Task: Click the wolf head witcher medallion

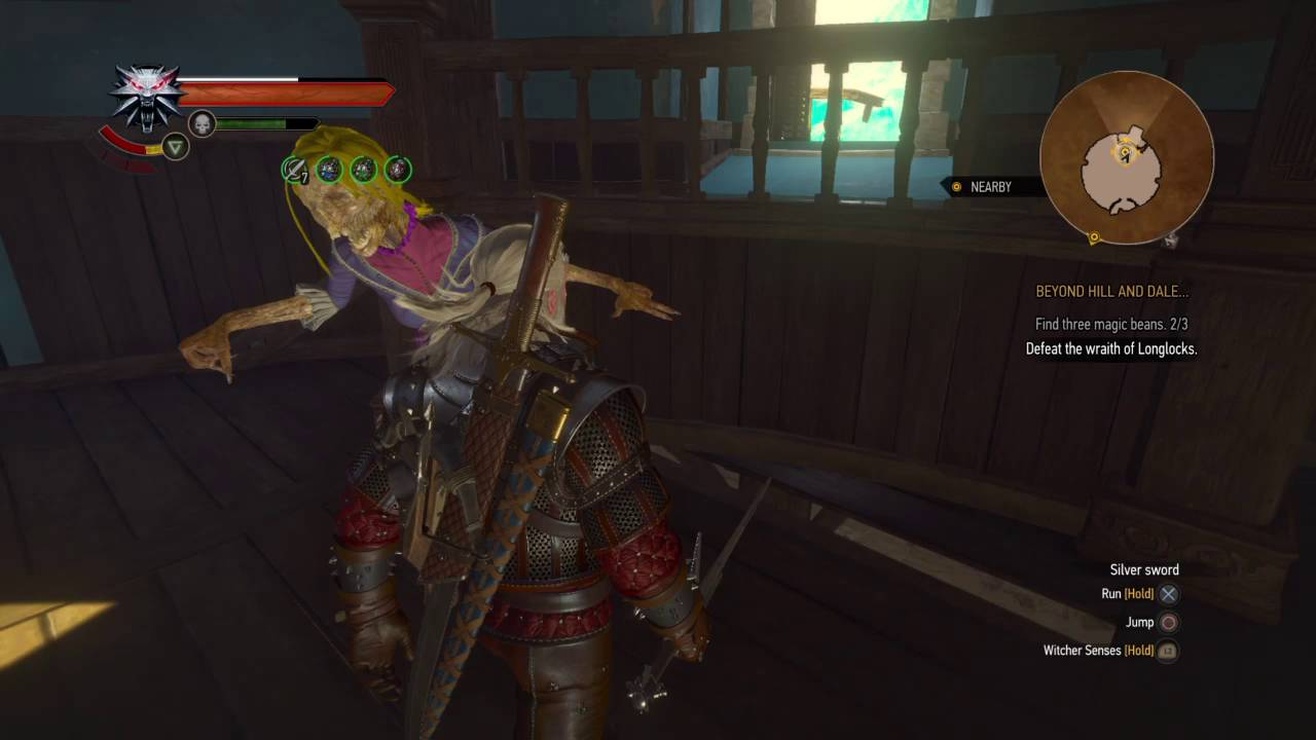Action: 148,96
